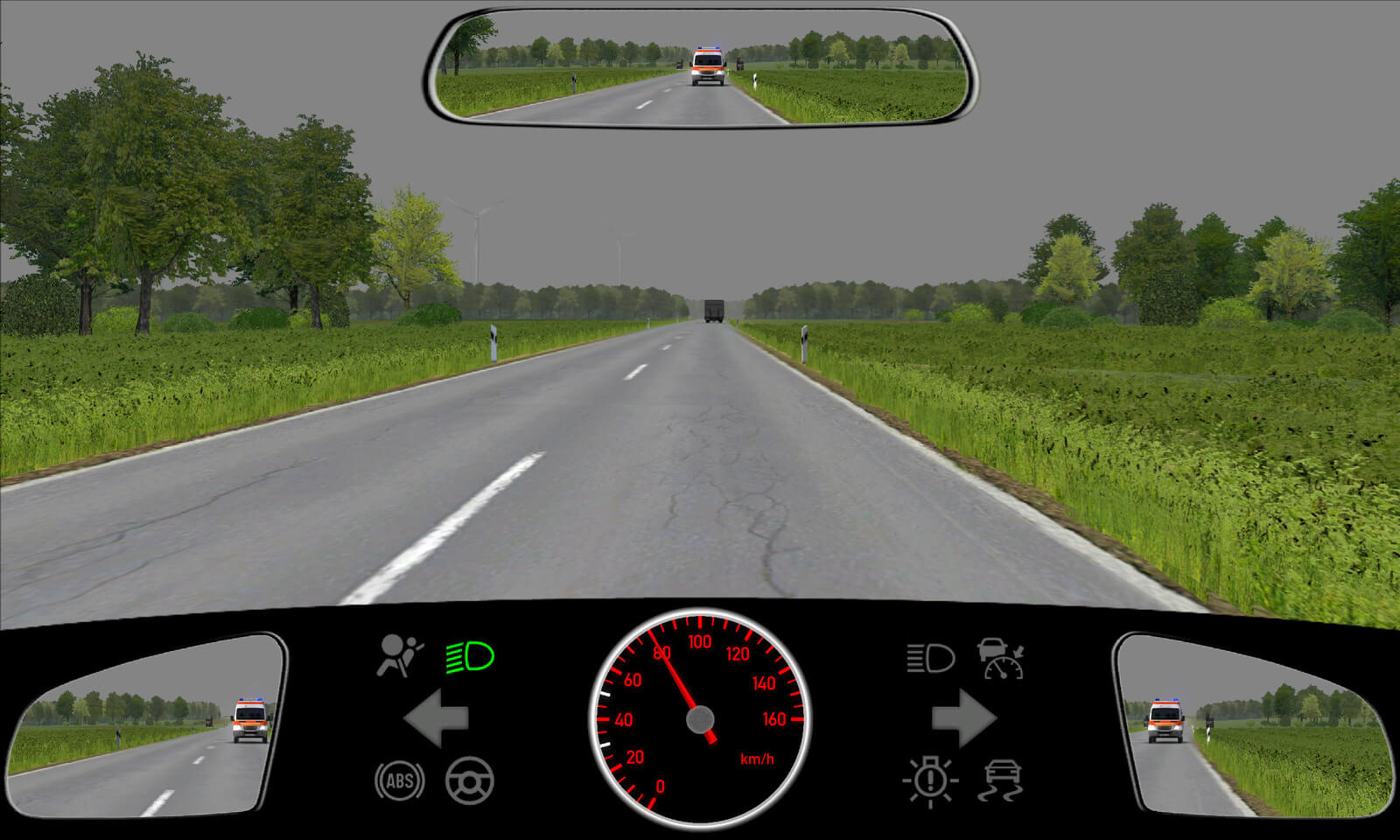Select the grey high beam headlight icon
This screenshot has width=1400, height=840.
click(930, 658)
